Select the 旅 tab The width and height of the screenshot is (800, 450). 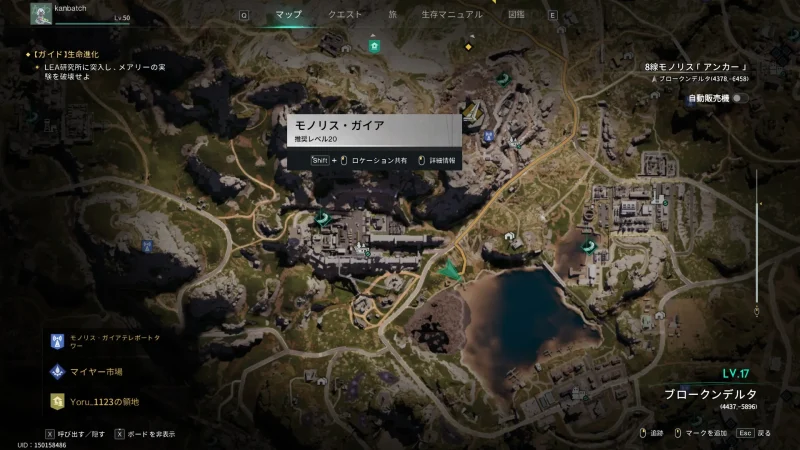[x=392, y=15]
